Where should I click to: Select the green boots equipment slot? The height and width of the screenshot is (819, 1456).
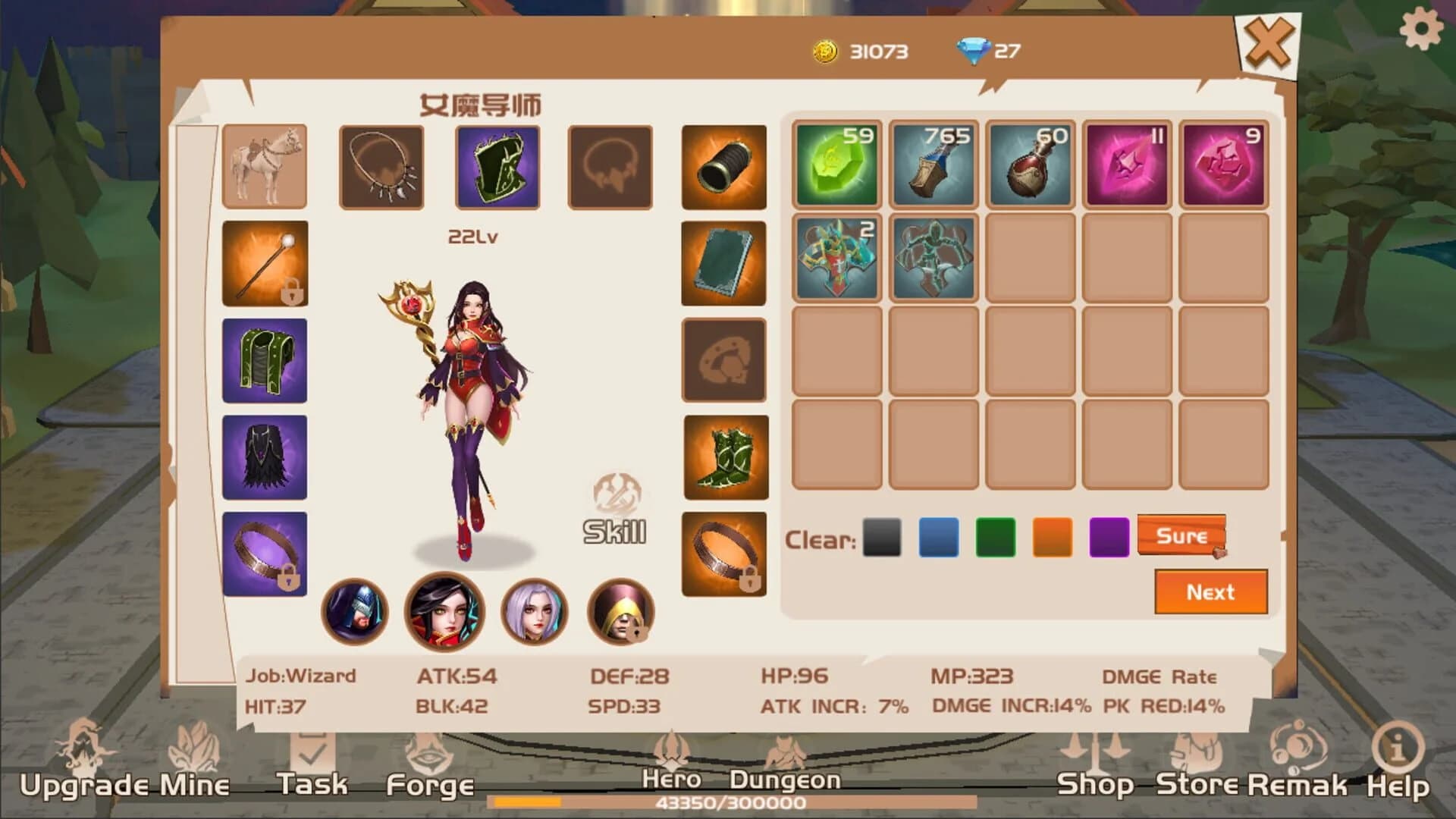[x=723, y=453]
